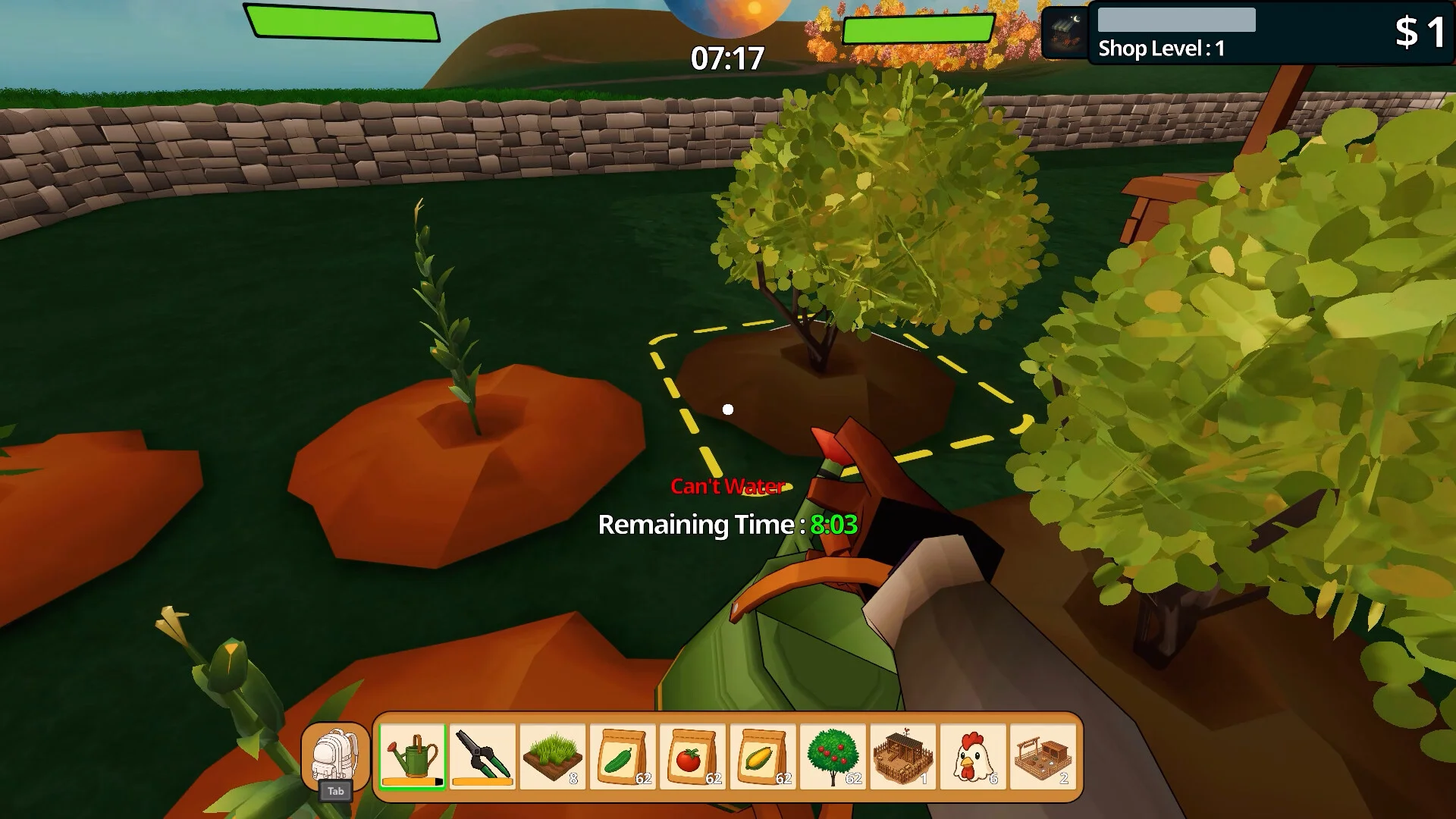The height and width of the screenshot is (819, 1456).
Task: Select the cucumber seed packet
Action: (623, 756)
